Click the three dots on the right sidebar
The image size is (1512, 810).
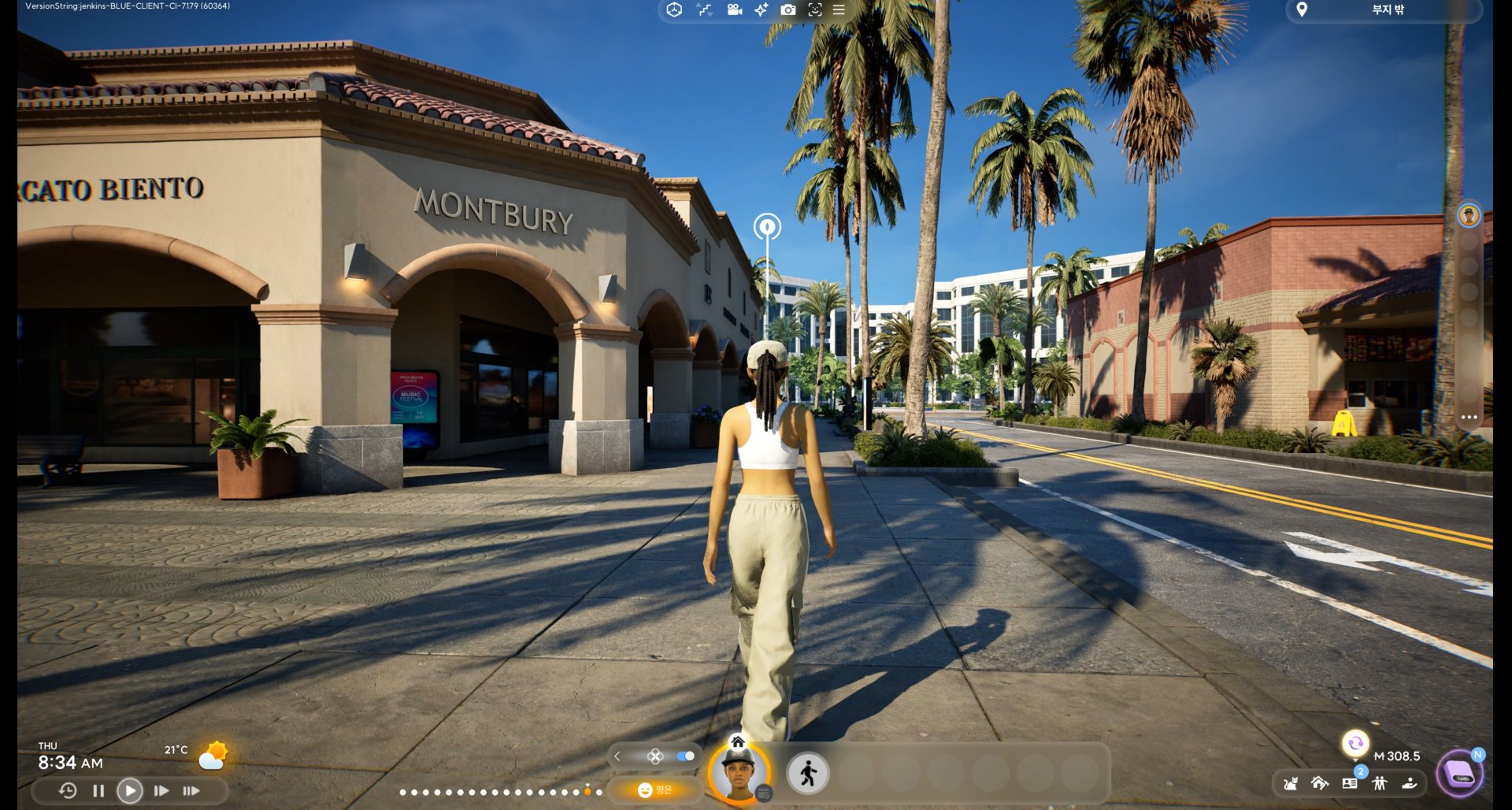pyautogui.click(x=1469, y=418)
